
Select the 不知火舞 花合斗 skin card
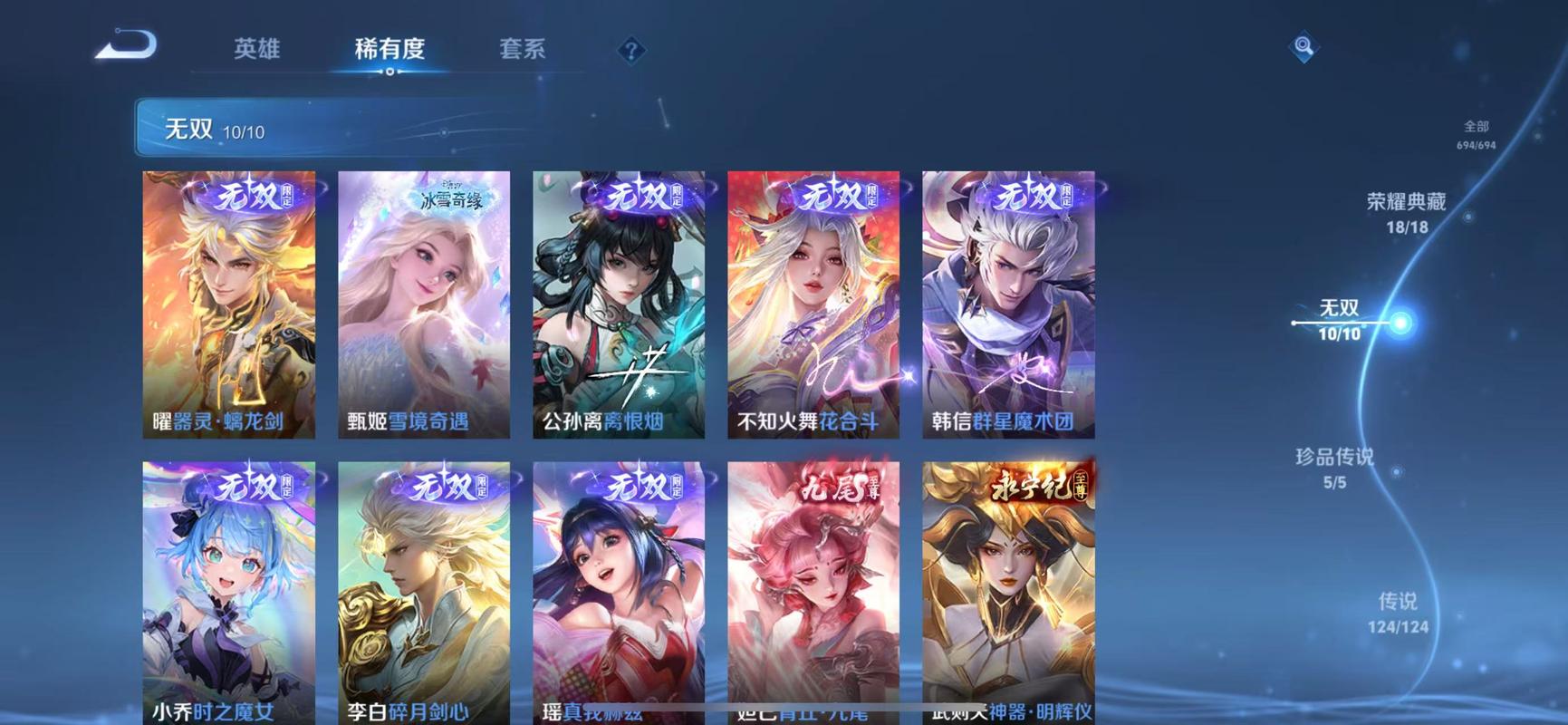click(813, 304)
